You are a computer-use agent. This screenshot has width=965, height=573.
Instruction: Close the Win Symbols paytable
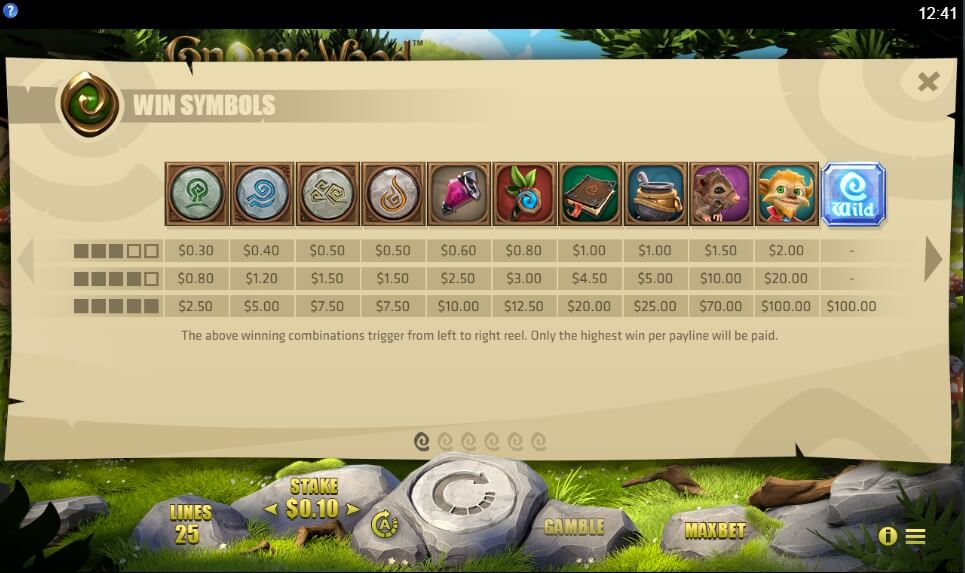point(928,82)
